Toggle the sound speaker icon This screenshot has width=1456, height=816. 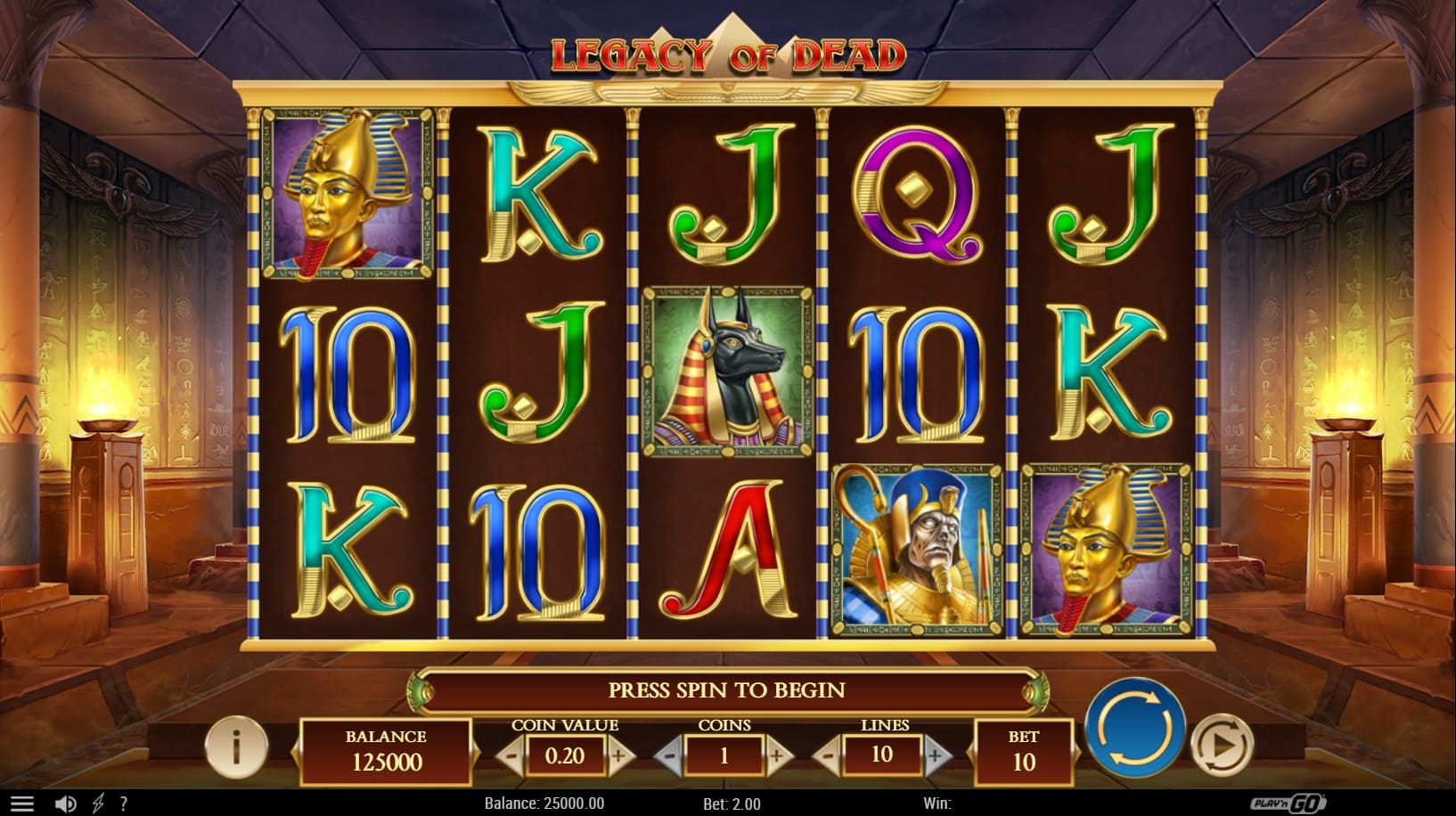coord(65,804)
